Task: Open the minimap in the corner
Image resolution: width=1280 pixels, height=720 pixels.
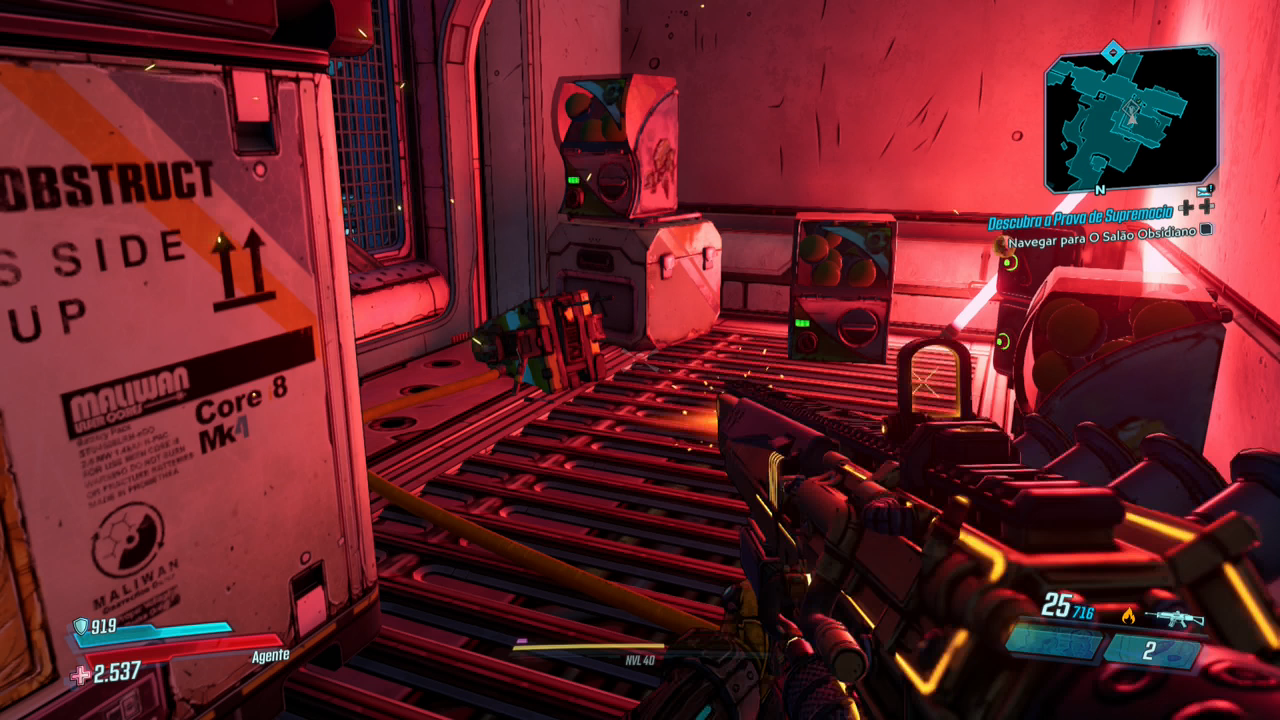Action: click(1130, 118)
